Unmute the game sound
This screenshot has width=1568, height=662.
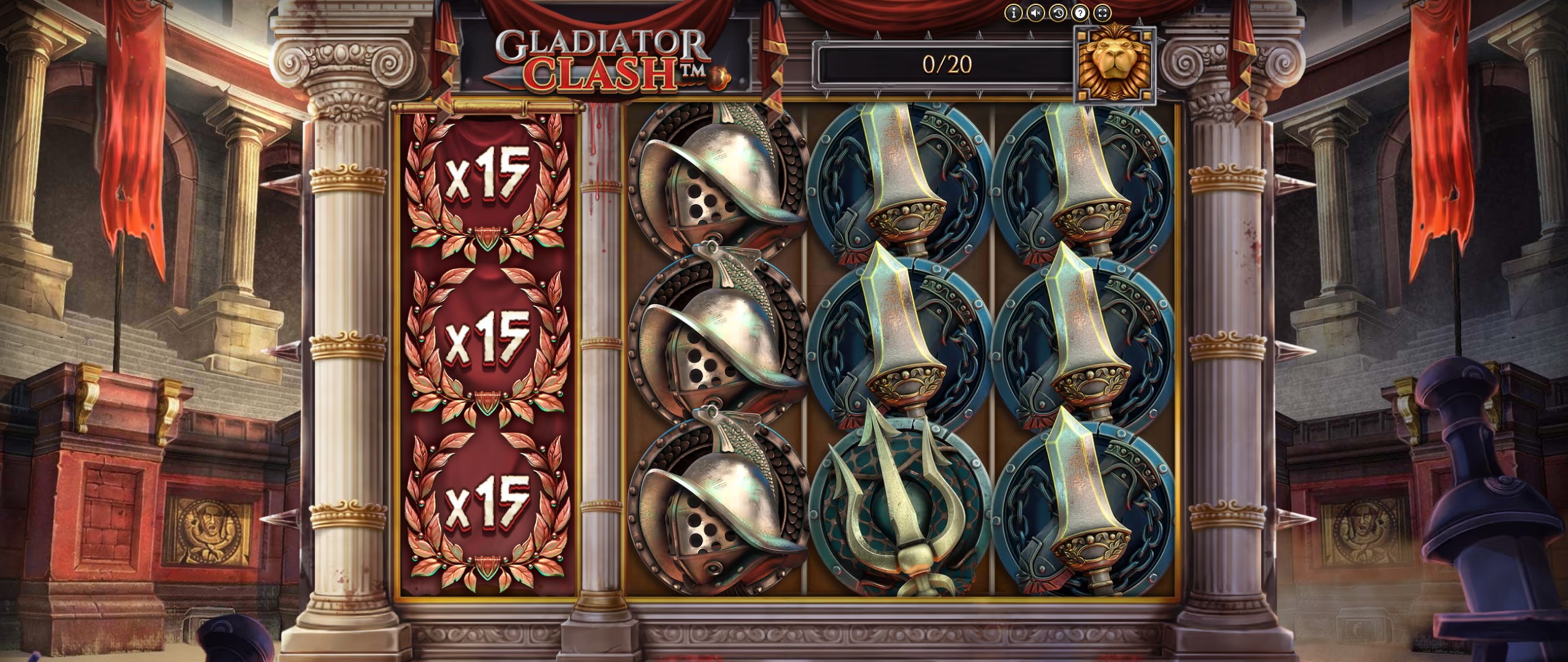click(x=1035, y=13)
